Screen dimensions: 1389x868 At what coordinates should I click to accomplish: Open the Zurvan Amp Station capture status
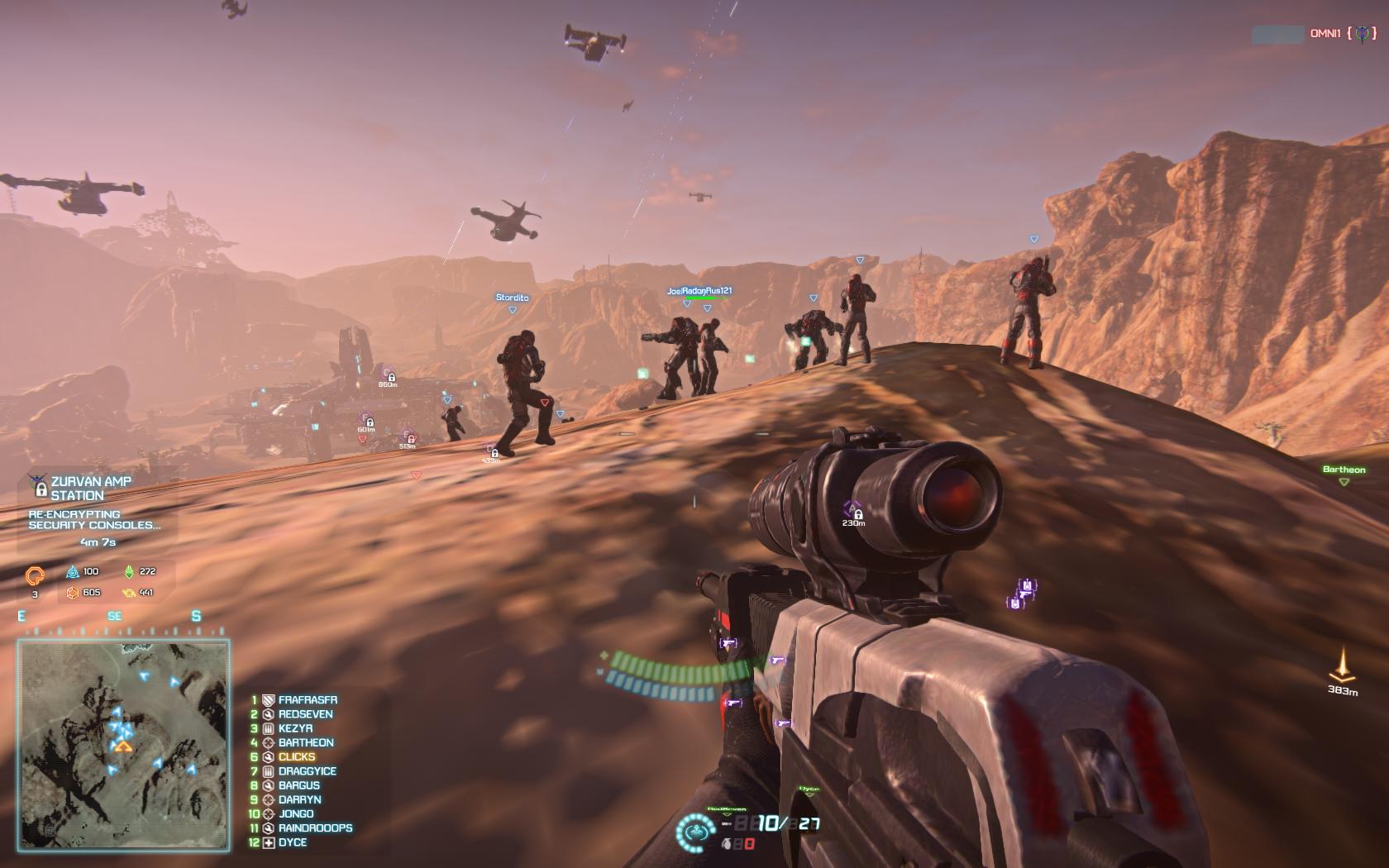click(x=91, y=488)
